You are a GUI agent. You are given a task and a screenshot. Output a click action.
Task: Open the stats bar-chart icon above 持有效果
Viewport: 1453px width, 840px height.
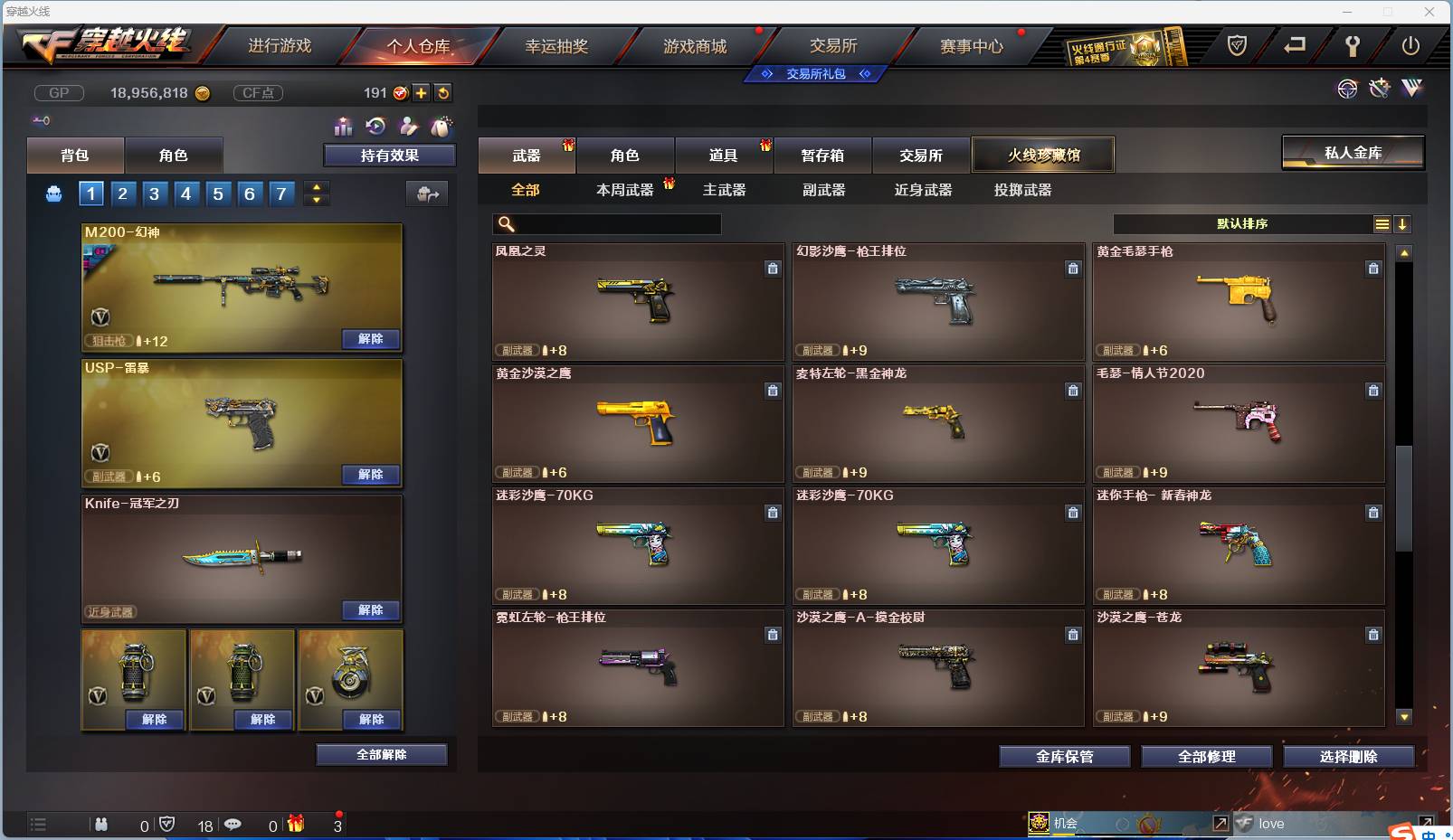pos(343,127)
